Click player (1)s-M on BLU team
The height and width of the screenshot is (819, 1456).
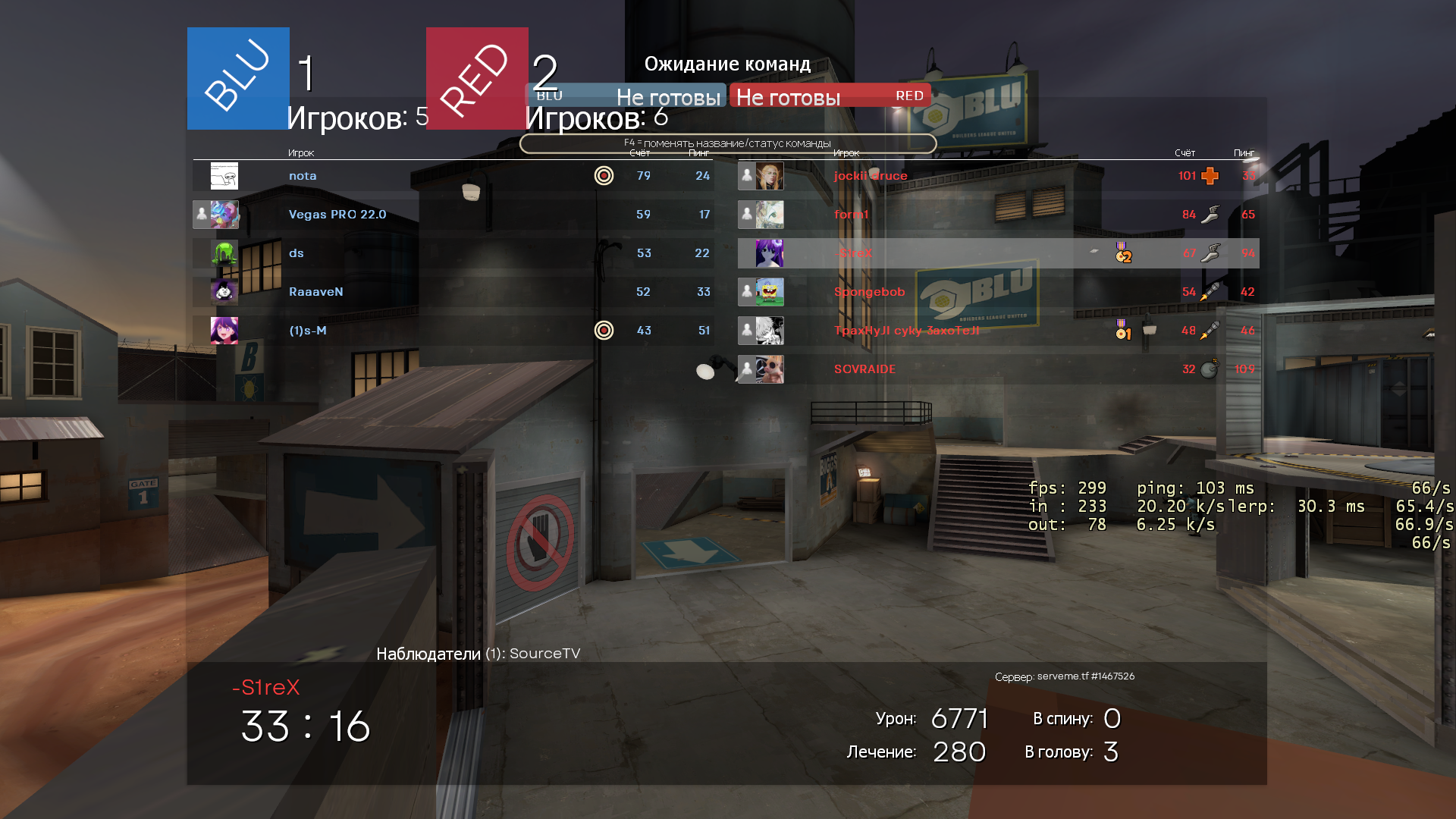[x=308, y=331]
